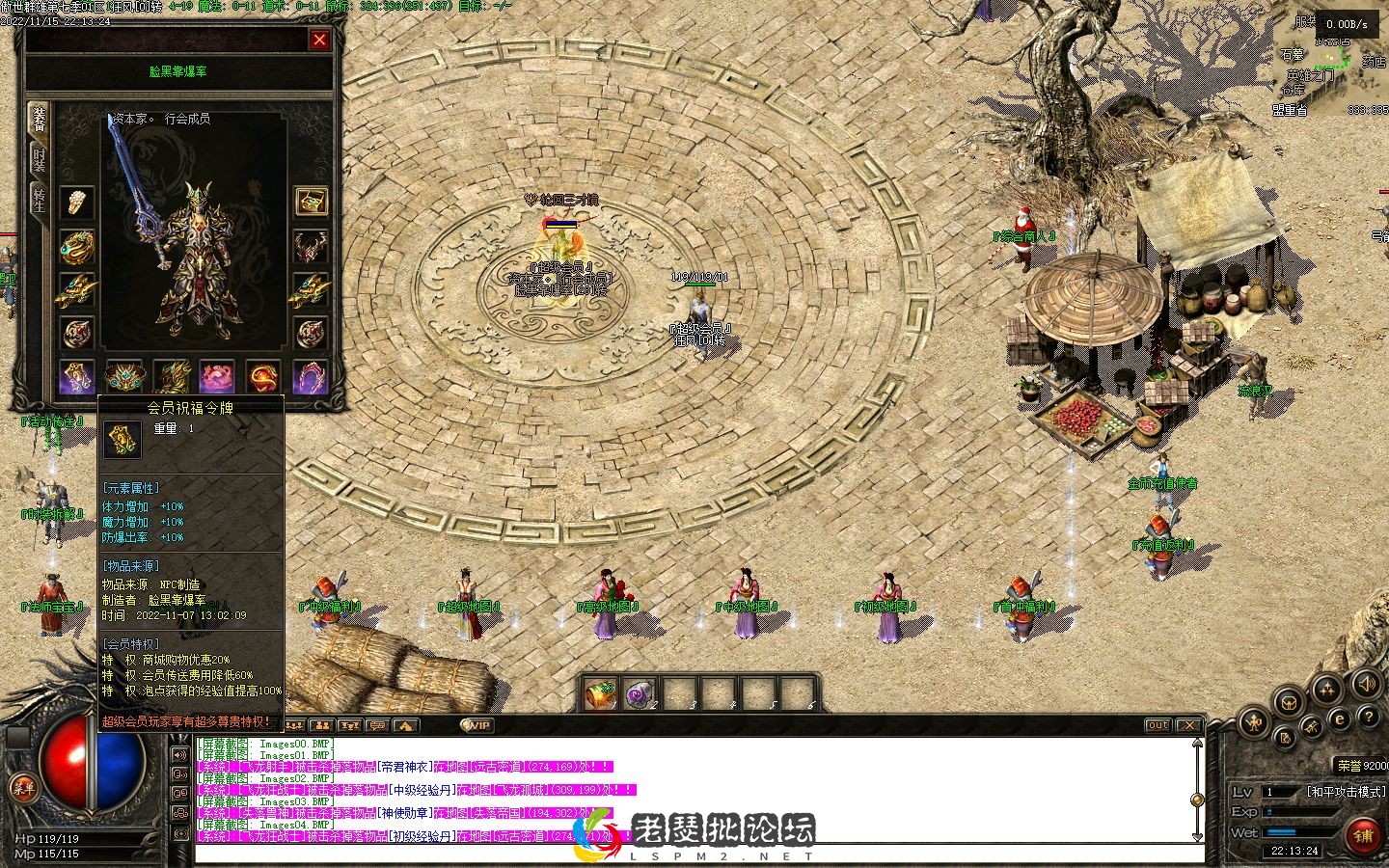Open the bag chest icon button

1291,702
